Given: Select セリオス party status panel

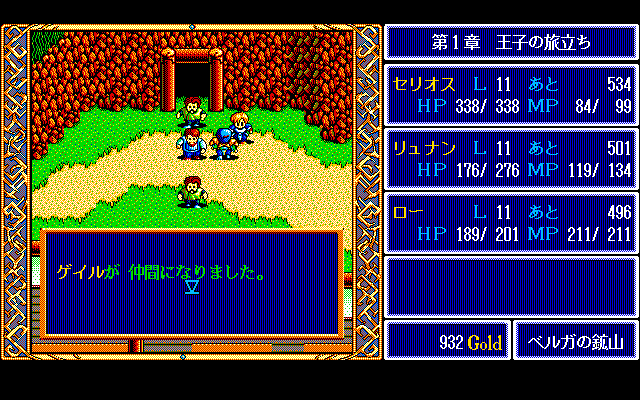Looking at the screenshot, I should pos(510,94).
